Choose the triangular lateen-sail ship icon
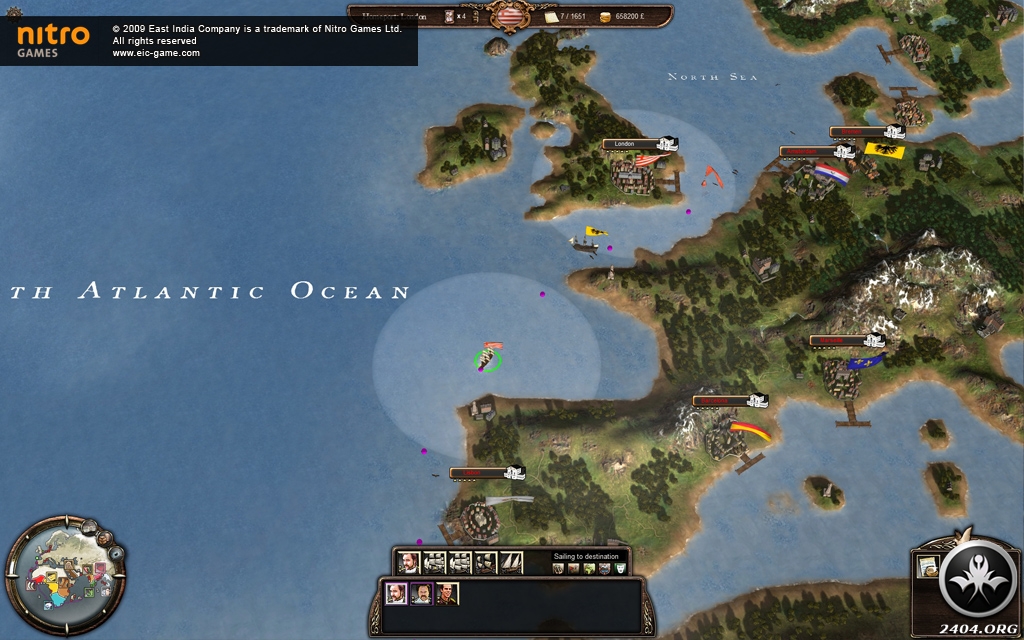This screenshot has height=640, width=1024. click(x=511, y=563)
